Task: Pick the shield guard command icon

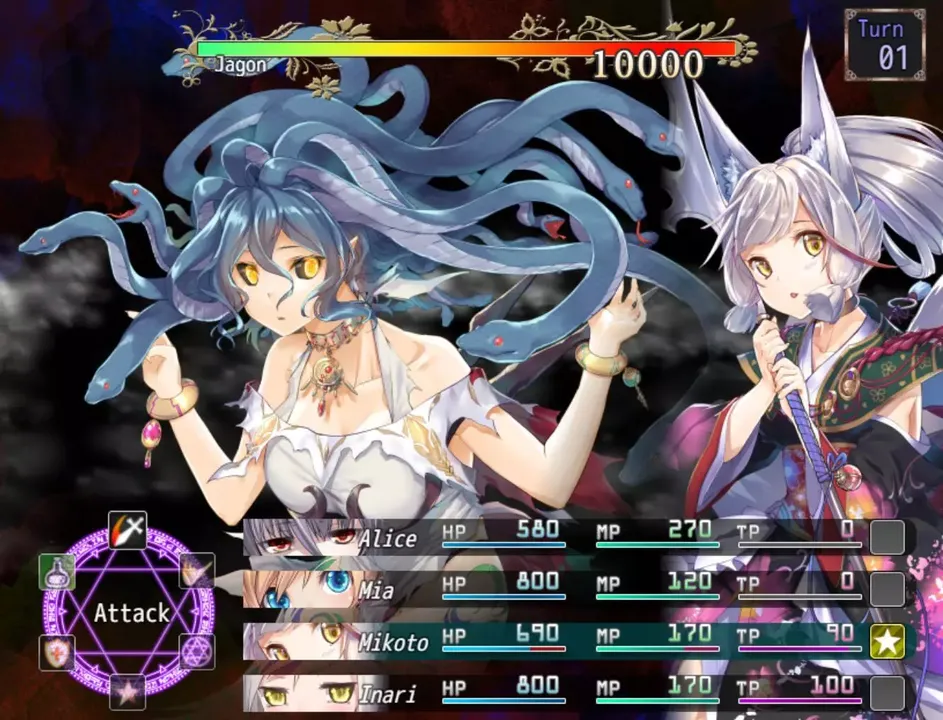Action: 57,652
